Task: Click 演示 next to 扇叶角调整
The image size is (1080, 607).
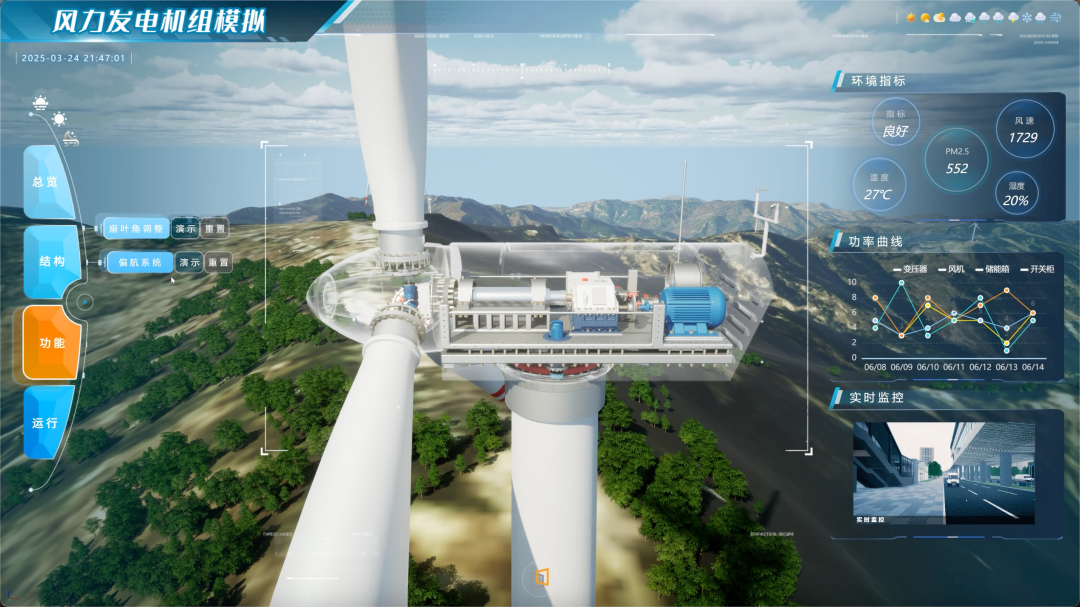Action: click(x=185, y=228)
